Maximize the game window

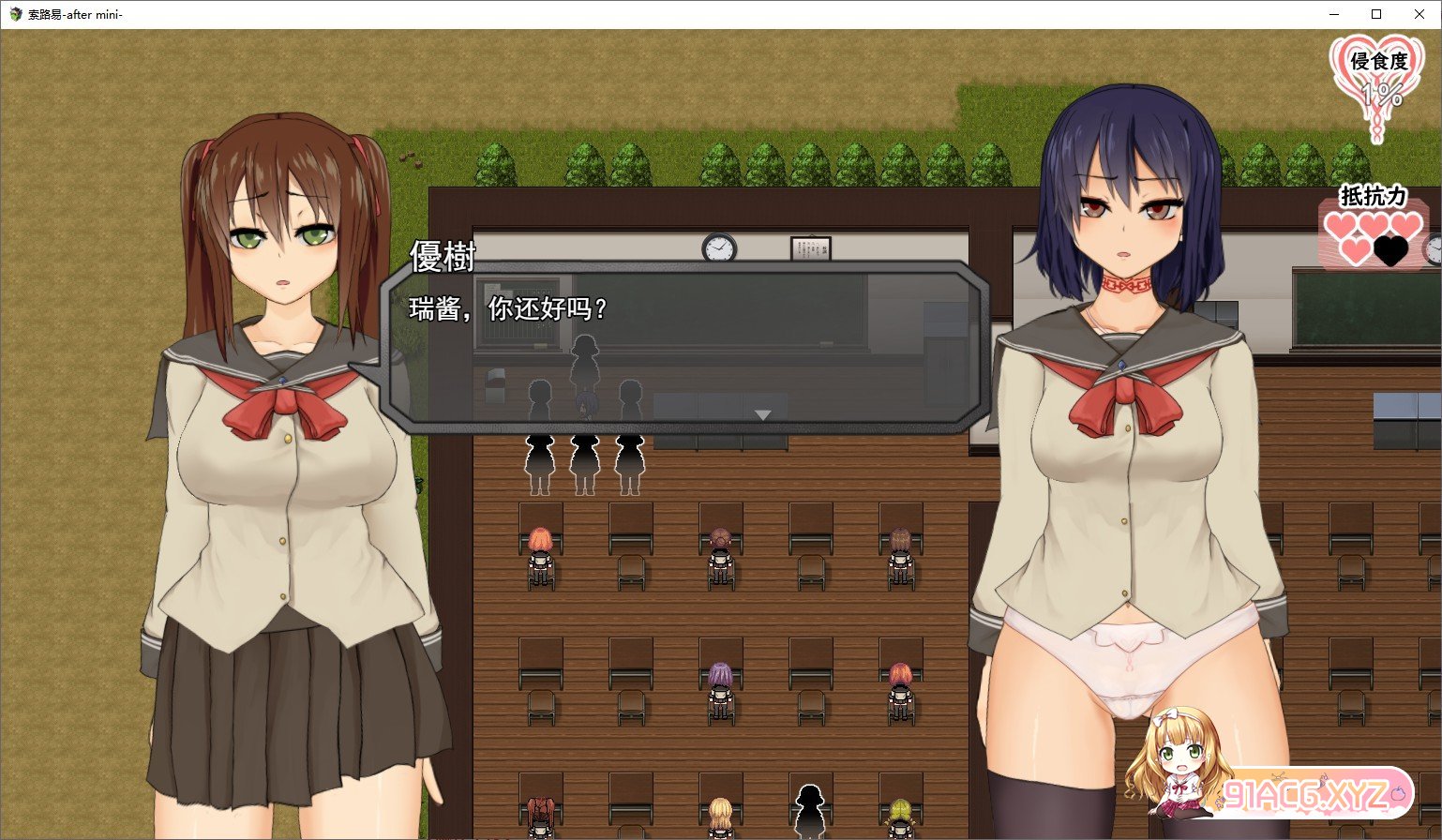(1375, 14)
